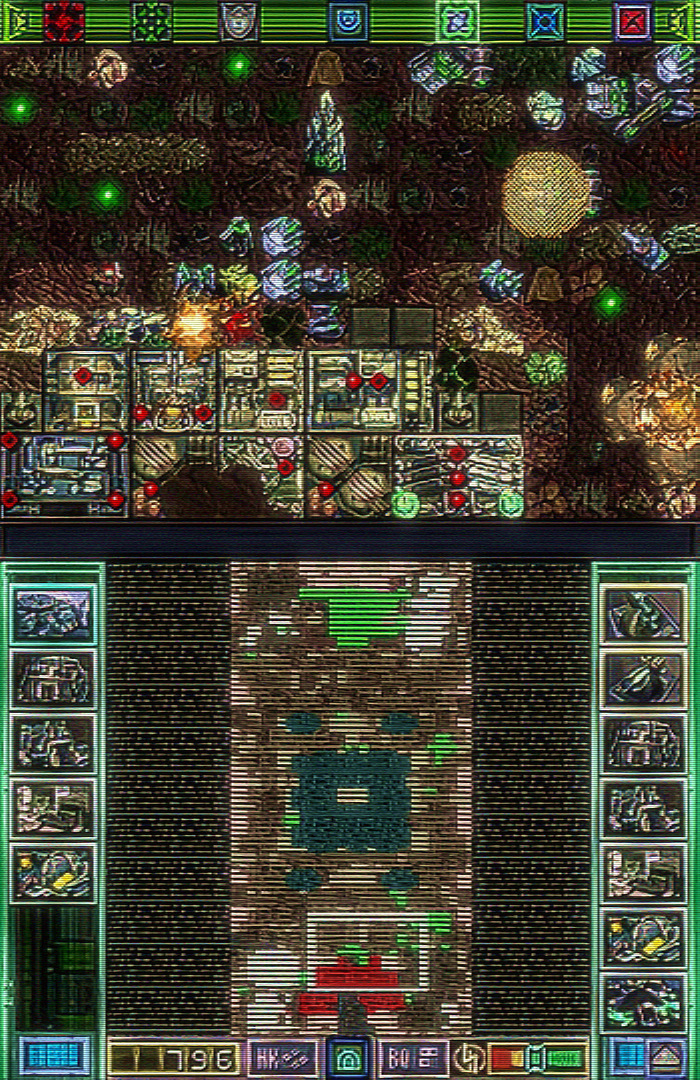Choose the second unit icon in right panel

coord(645,679)
